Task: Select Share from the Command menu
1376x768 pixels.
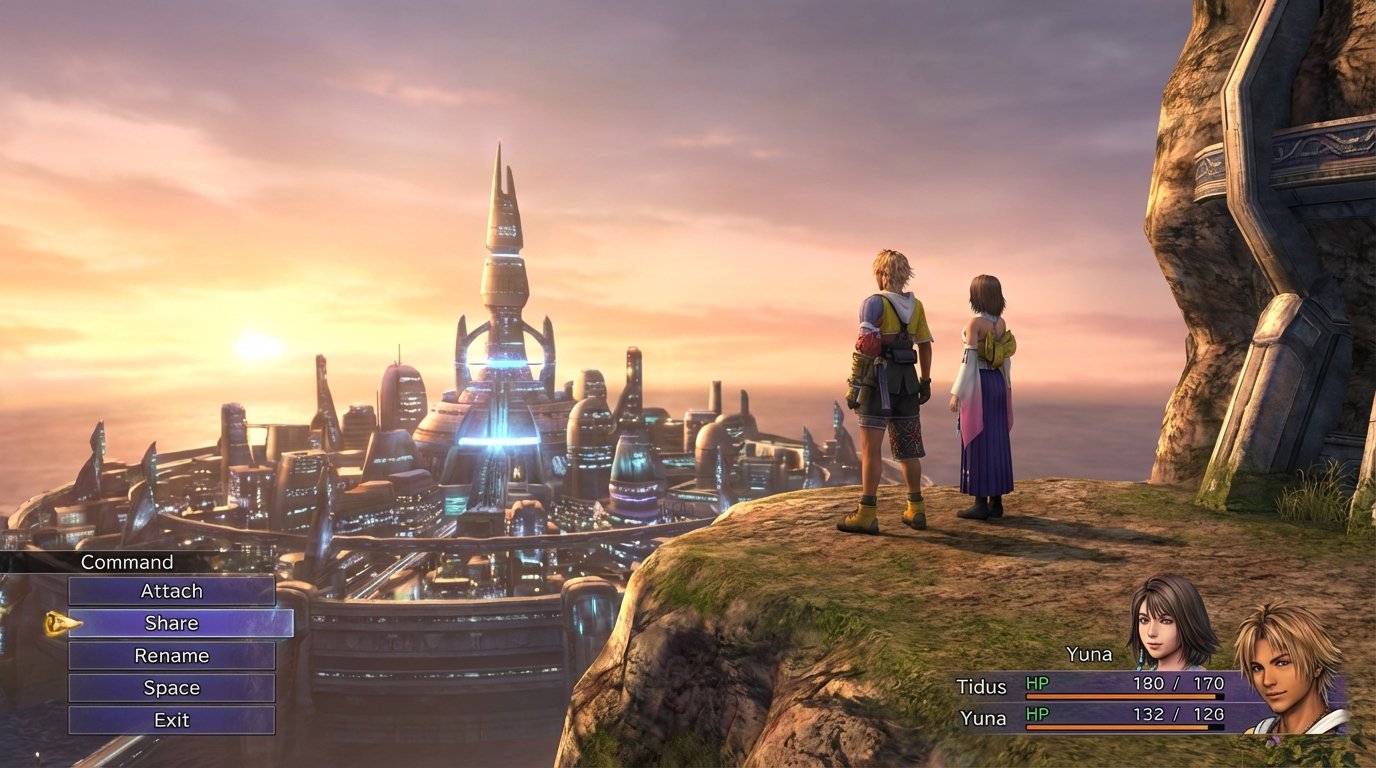Action: click(x=174, y=623)
